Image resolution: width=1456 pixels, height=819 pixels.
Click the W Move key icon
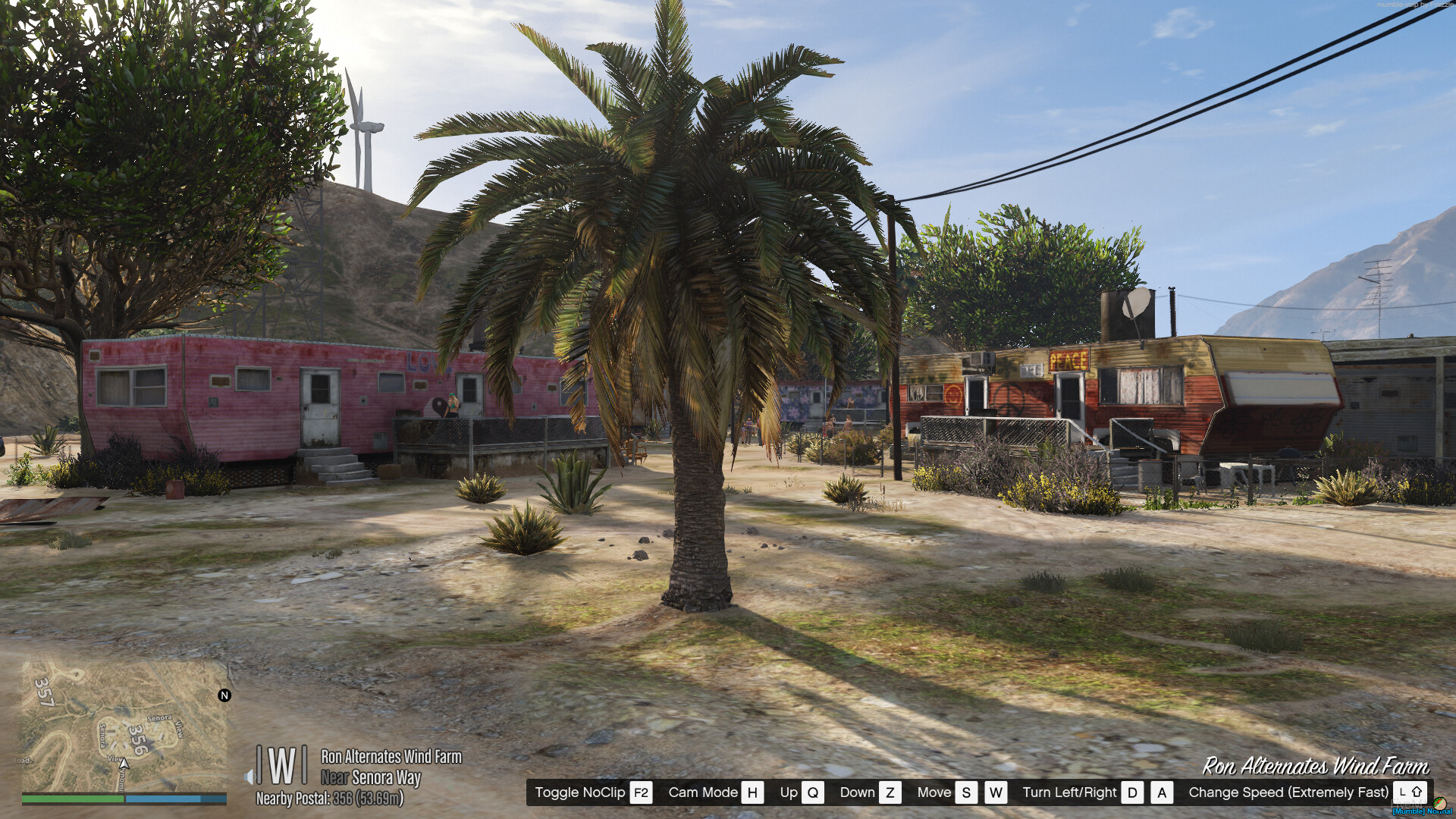tap(995, 792)
